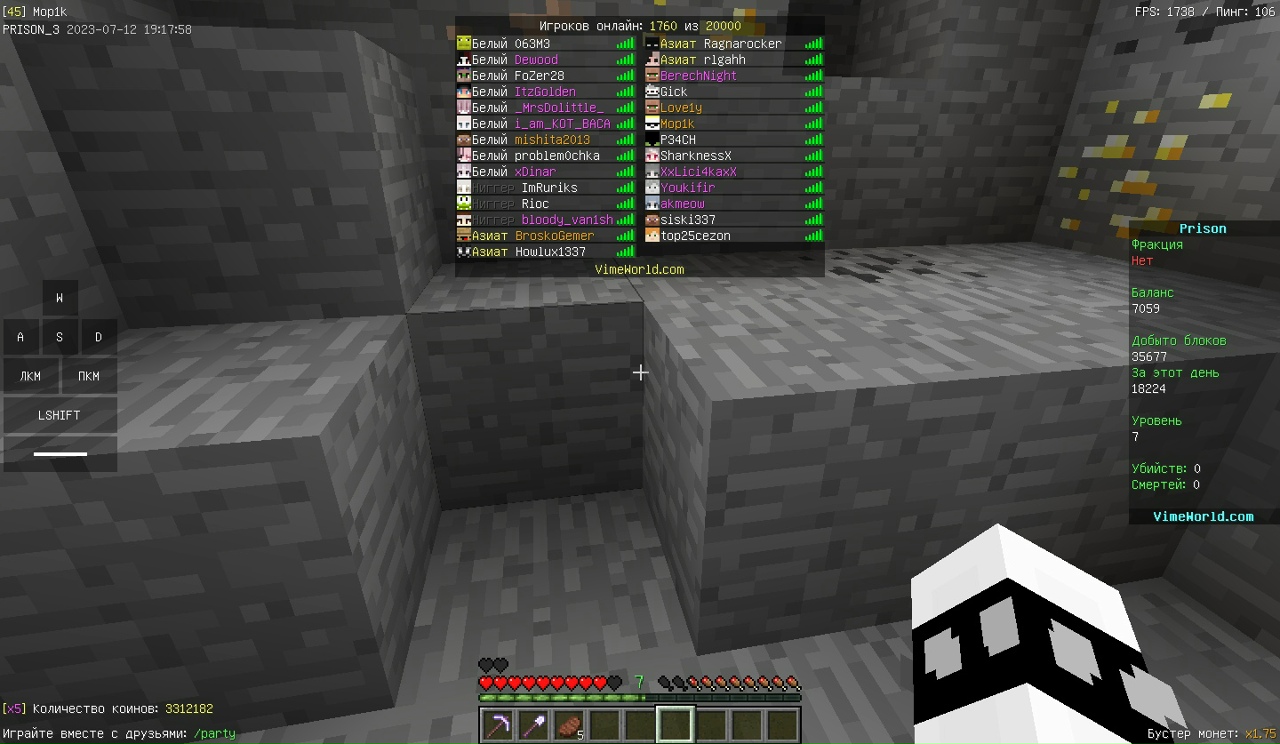Click Gick's avatar in the right player column
This screenshot has height=744, width=1280.
tap(653, 91)
